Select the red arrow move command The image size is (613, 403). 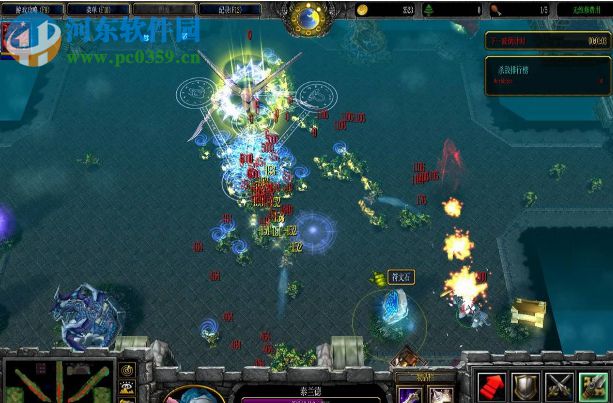[490, 386]
